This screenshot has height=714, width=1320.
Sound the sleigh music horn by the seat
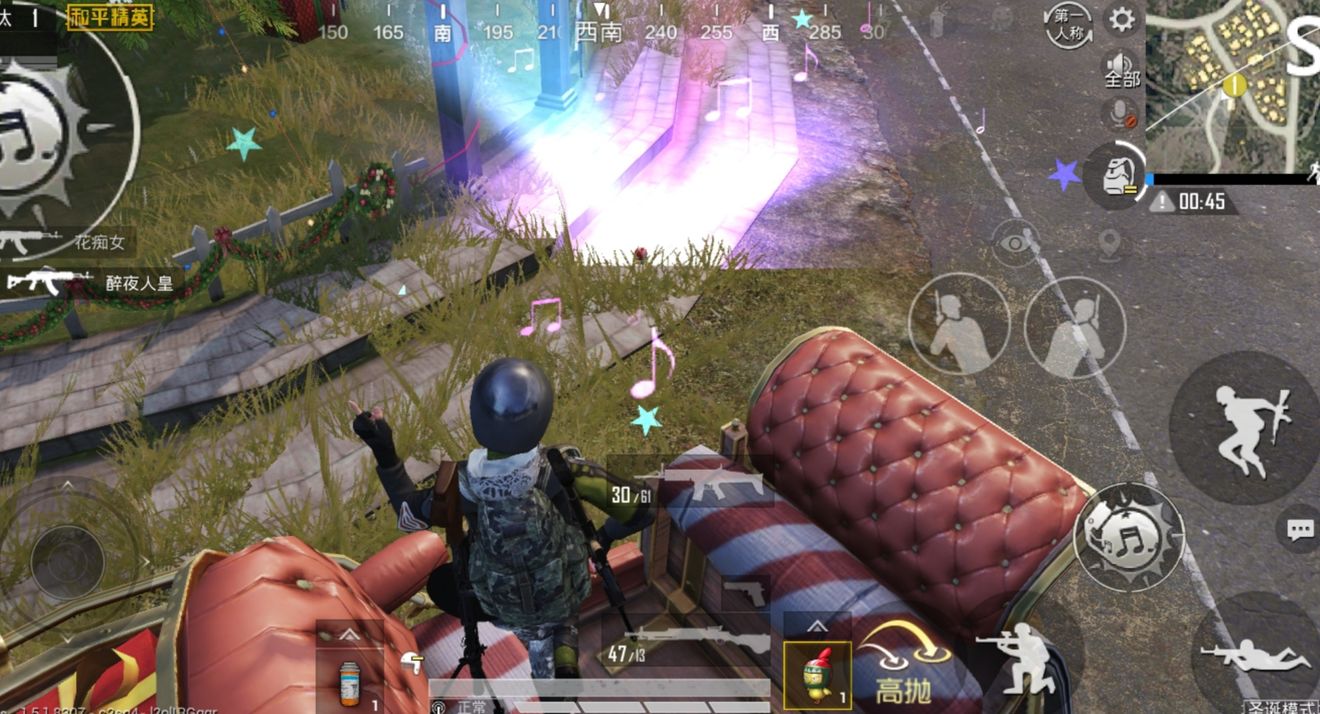(x=1128, y=537)
